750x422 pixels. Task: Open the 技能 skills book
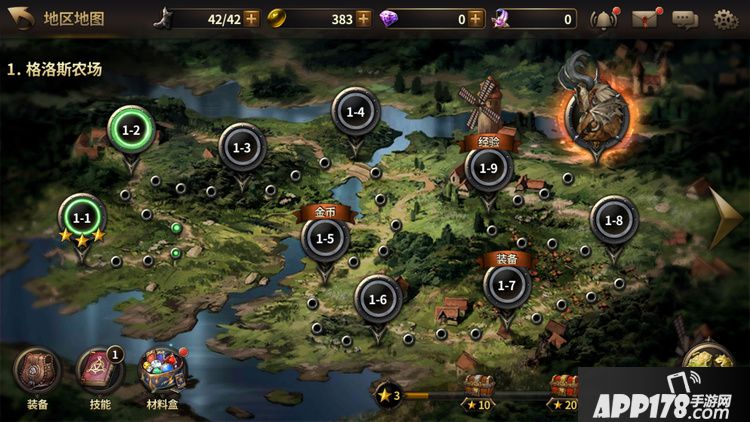click(x=100, y=375)
